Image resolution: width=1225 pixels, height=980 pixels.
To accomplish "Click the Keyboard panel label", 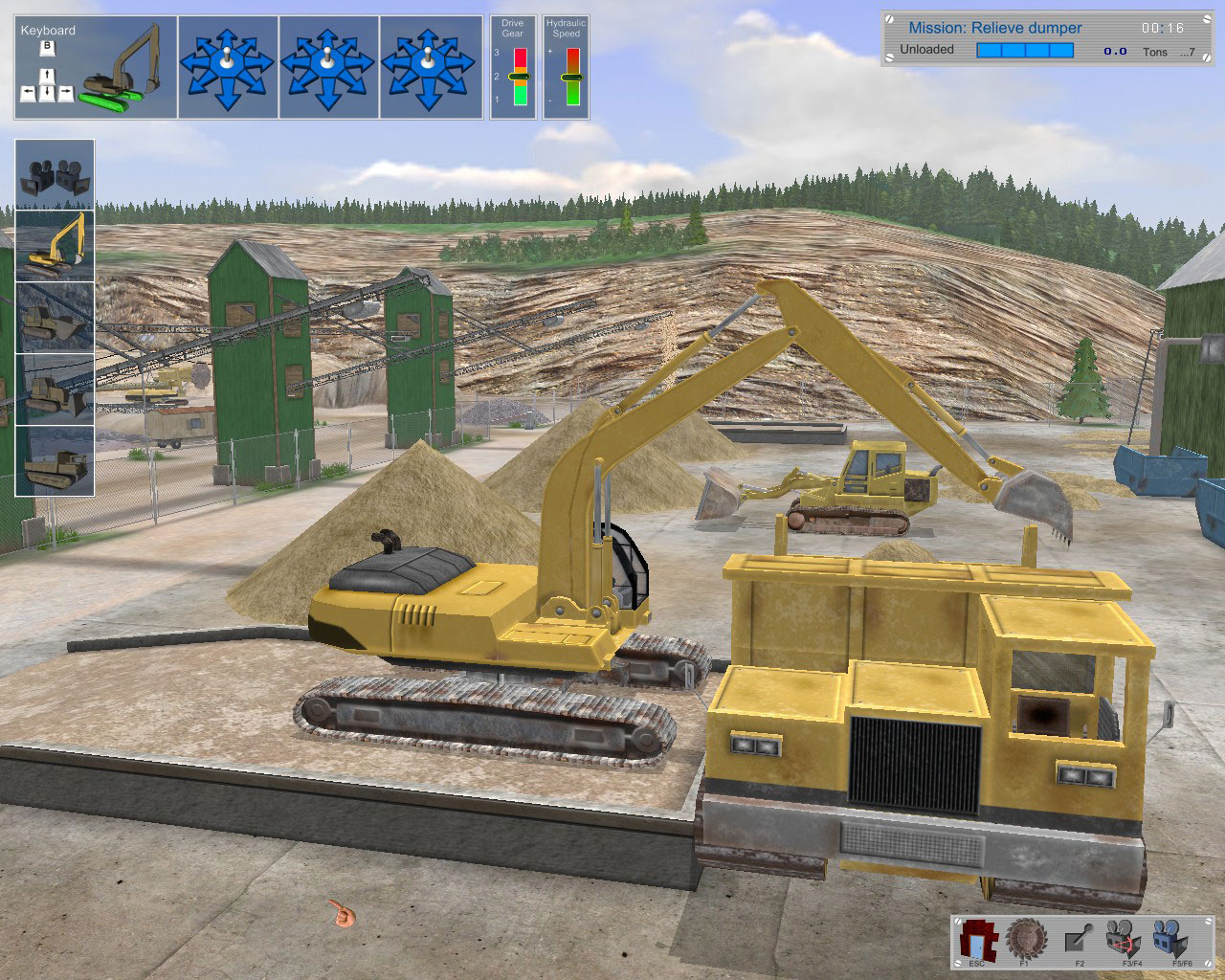I will coord(48,30).
